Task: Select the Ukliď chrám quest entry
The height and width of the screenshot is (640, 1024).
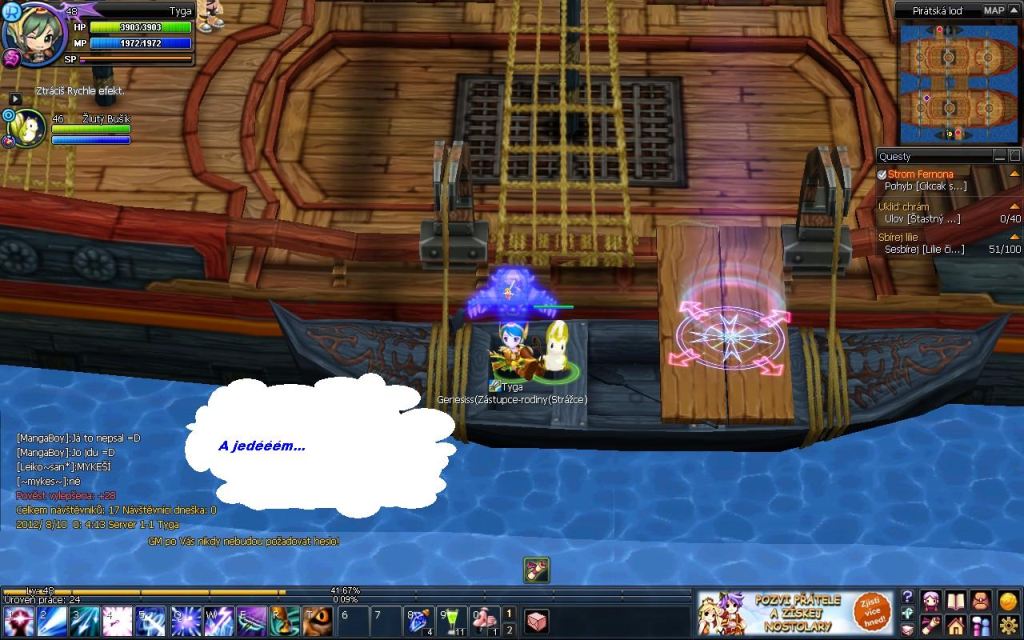Action: coord(903,206)
